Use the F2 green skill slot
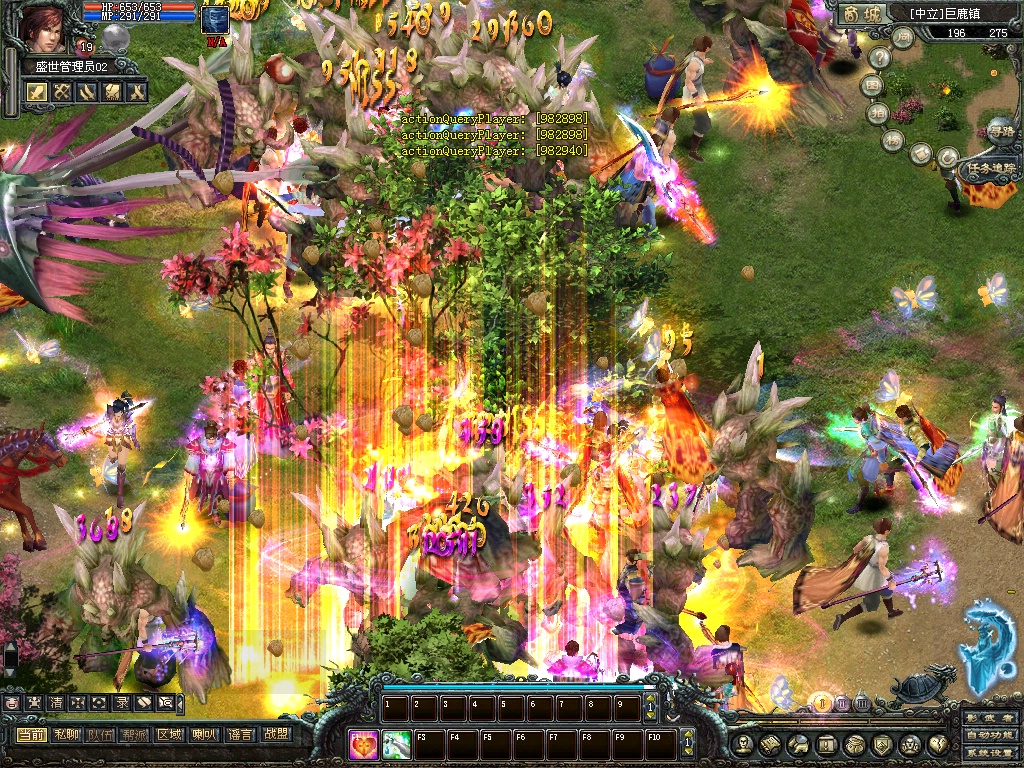Image resolution: width=1024 pixels, height=768 pixels. [x=397, y=743]
